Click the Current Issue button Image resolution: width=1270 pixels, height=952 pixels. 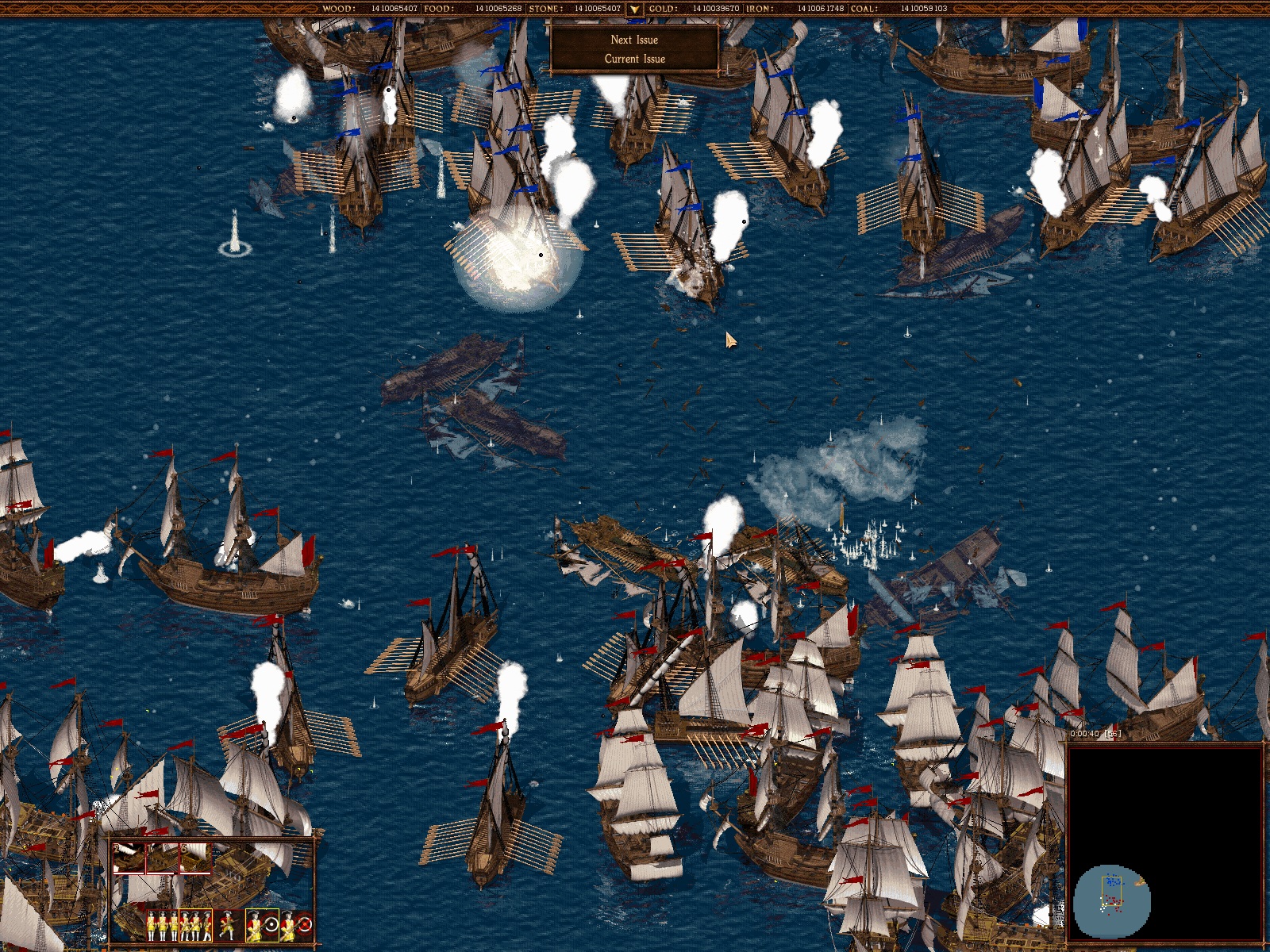click(x=633, y=58)
